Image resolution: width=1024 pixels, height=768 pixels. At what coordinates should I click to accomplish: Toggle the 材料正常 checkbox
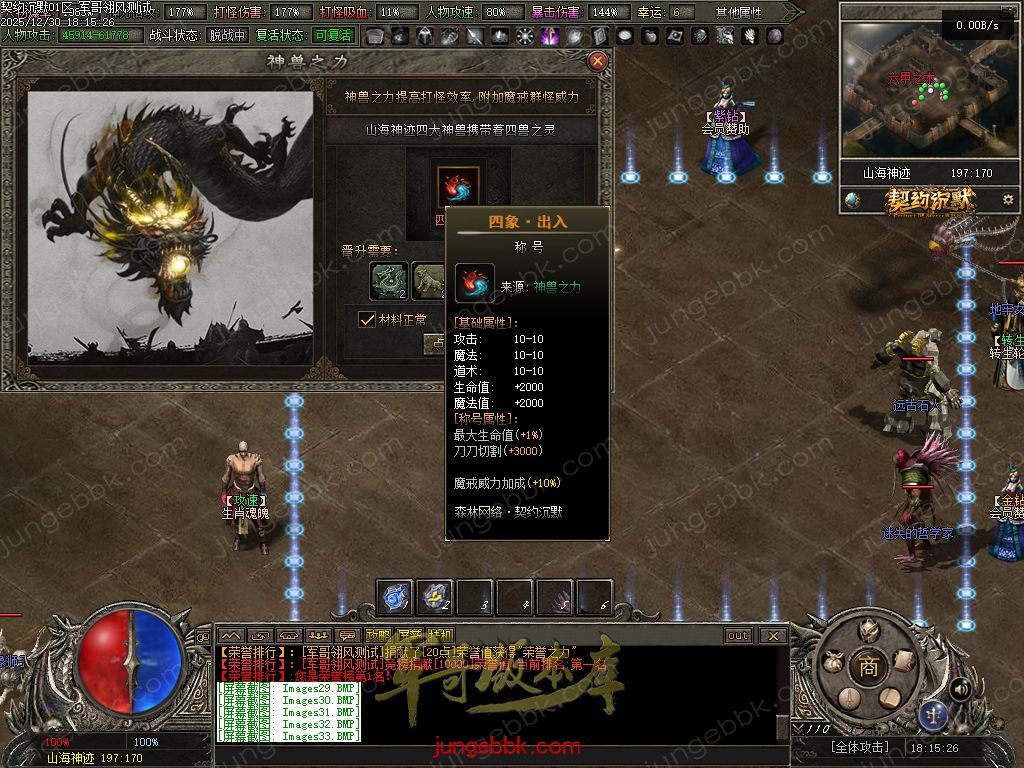[x=367, y=320]
